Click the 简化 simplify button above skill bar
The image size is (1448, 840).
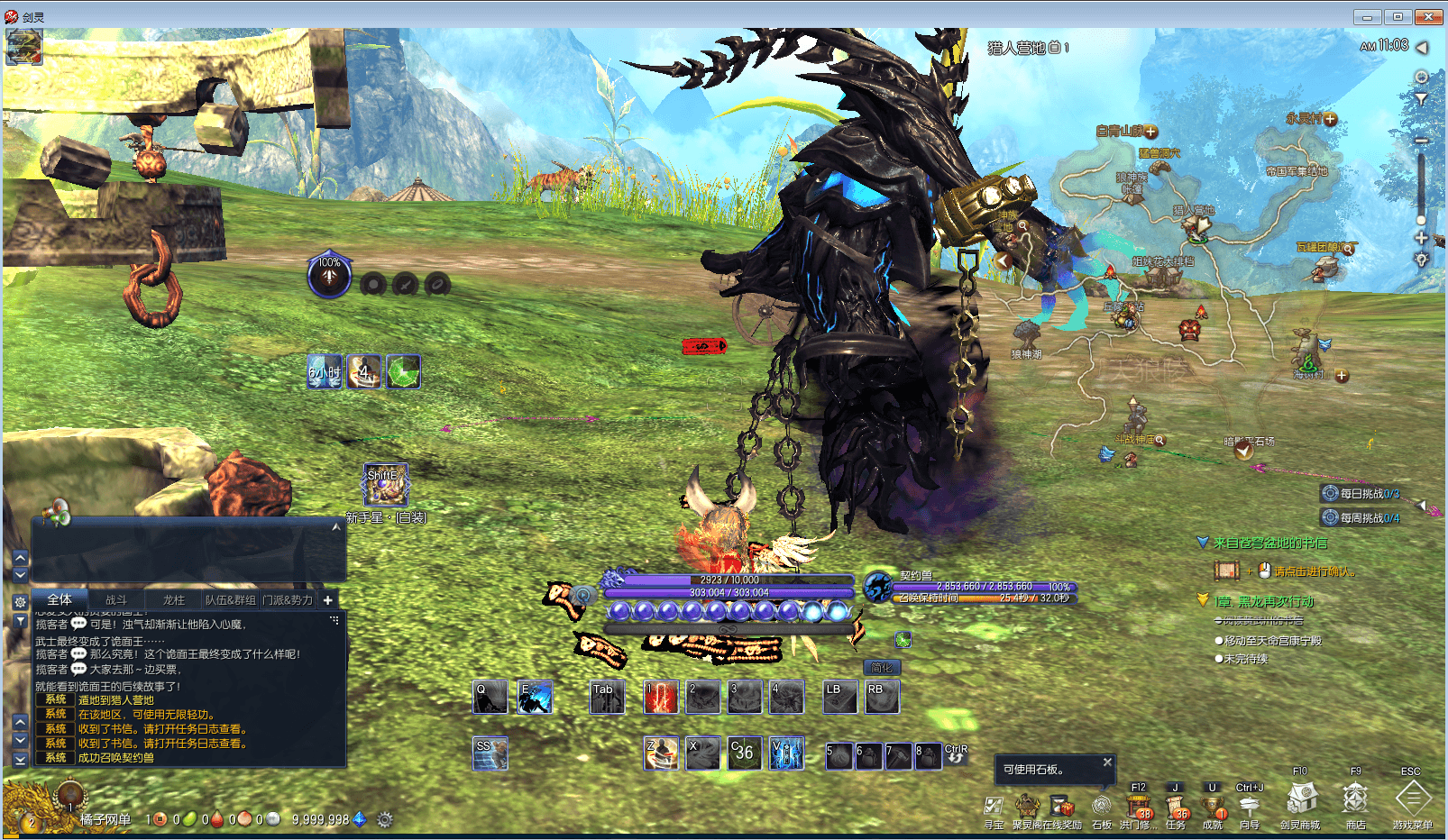click(x=881, y=668)
